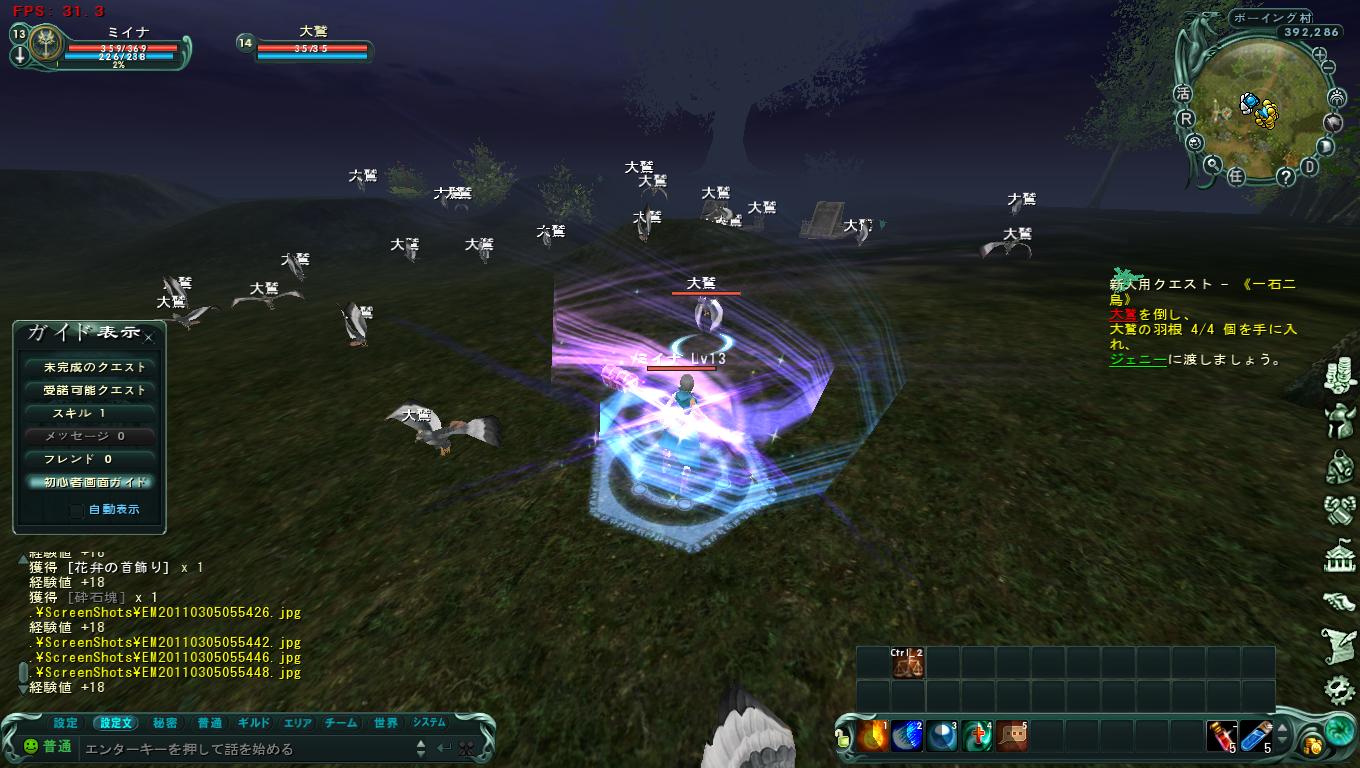Open the 未完成のクエスト list
The image size is (1360, 768).
pos(90,367)
